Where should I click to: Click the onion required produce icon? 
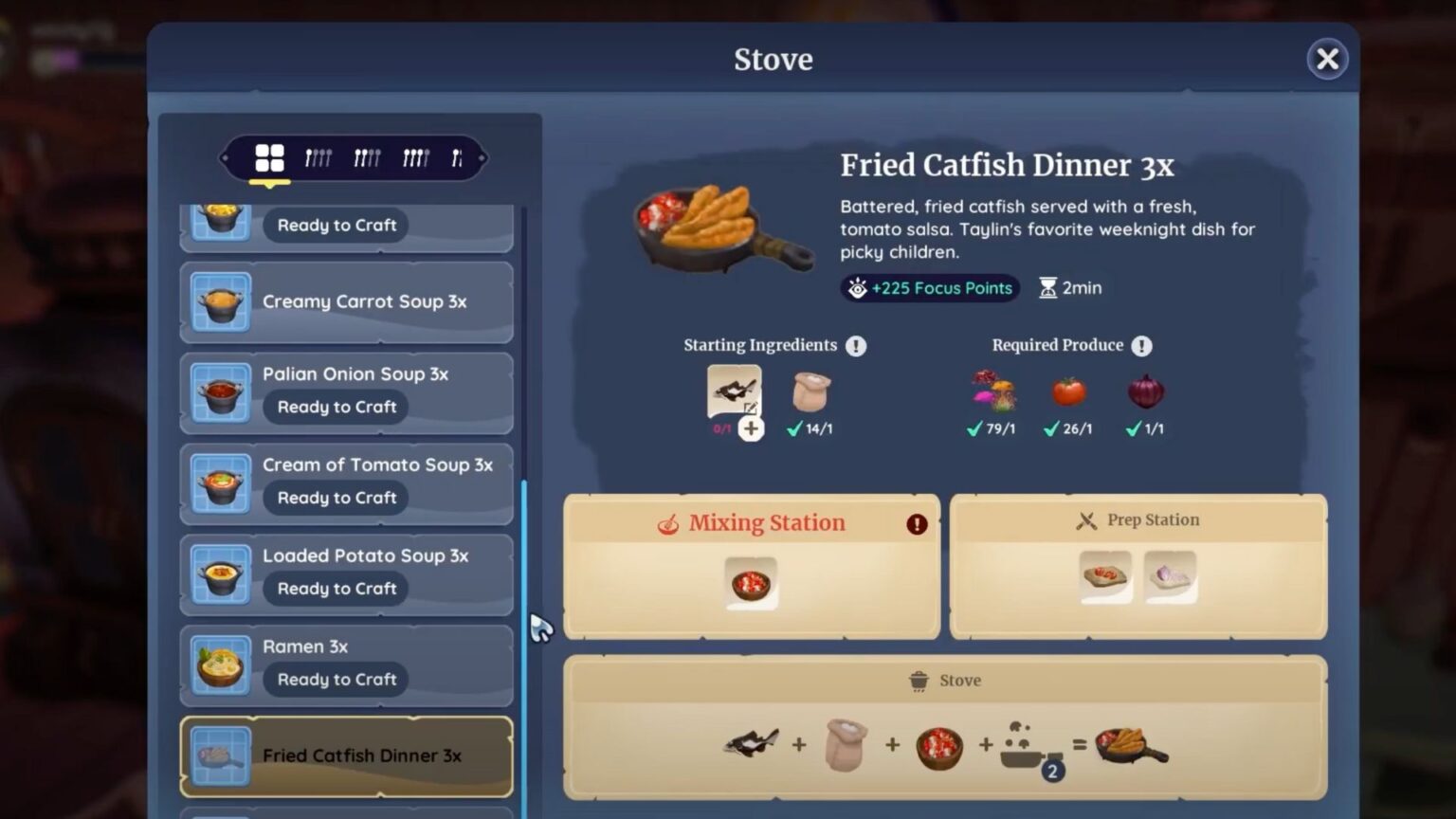coord(1144,392)
